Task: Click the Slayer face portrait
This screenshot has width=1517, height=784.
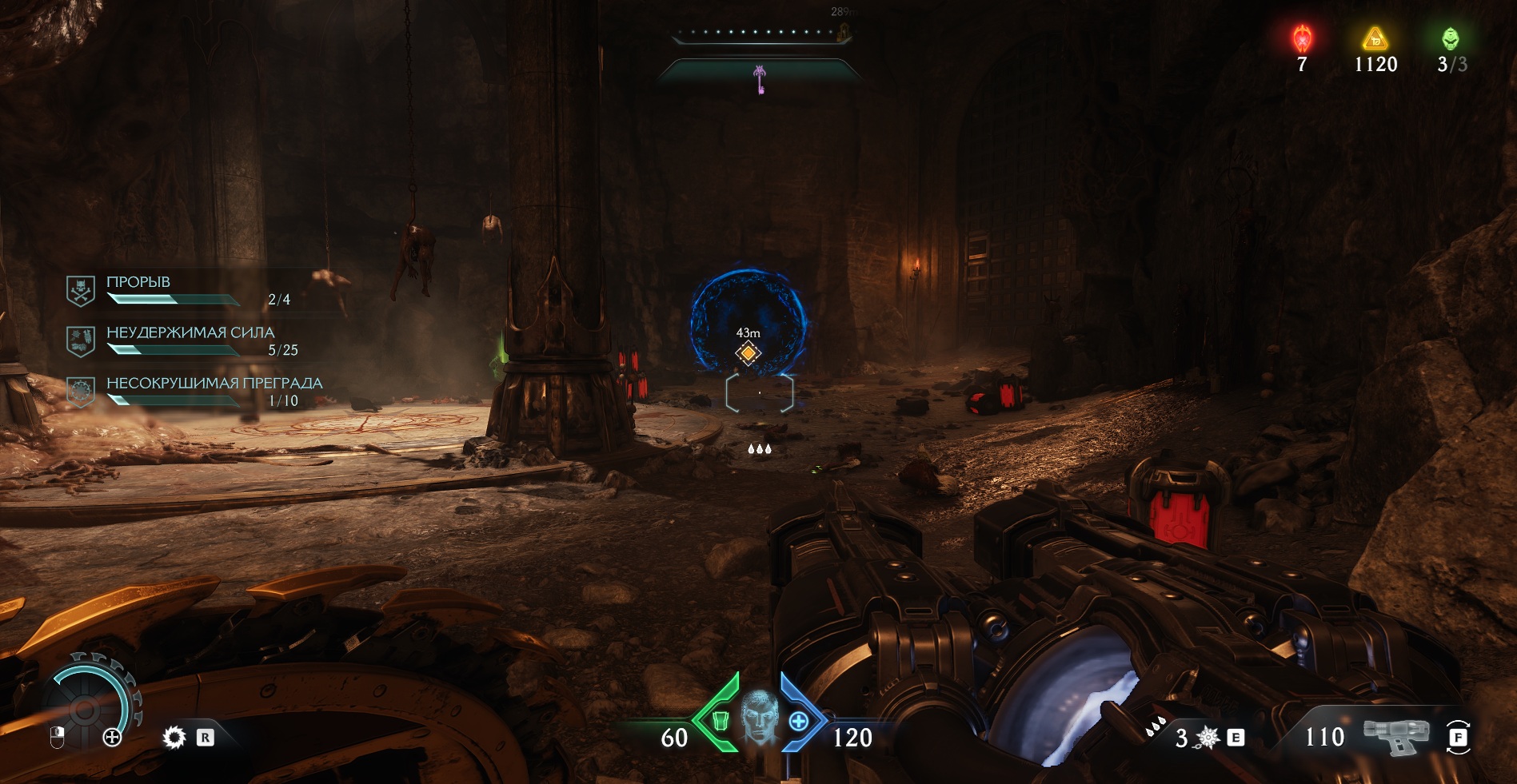Action: pyautogui.click(x=759, y=716)
